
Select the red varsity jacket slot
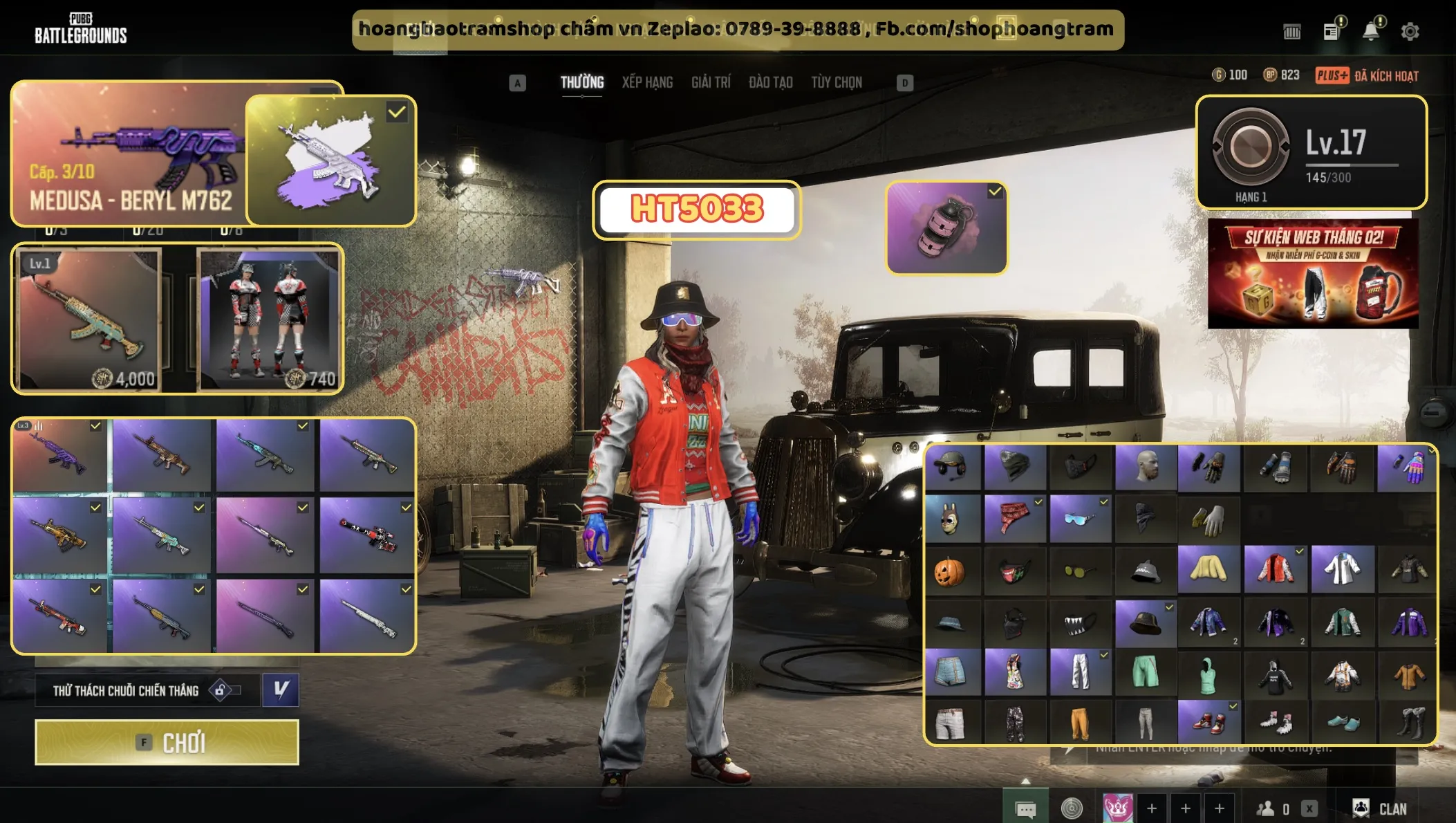point(1275,570)
